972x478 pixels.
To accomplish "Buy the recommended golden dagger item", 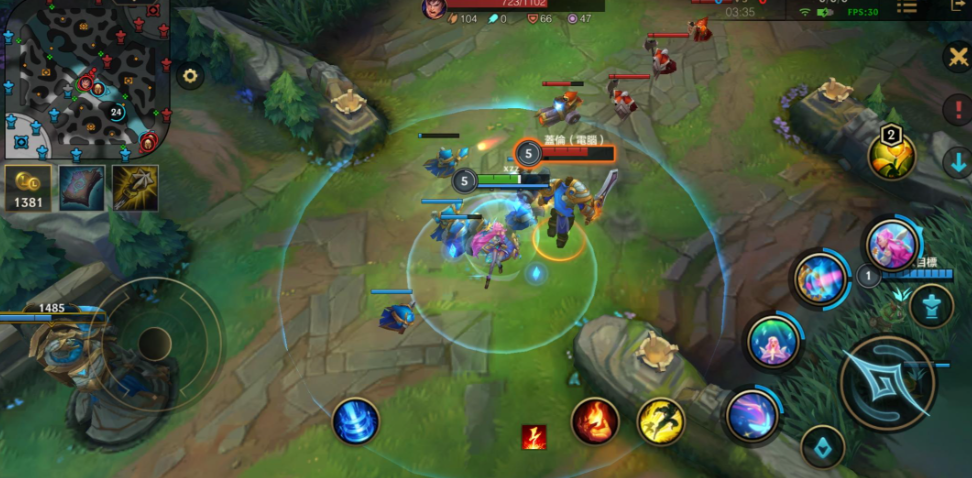I will click(x=135, y=188).
